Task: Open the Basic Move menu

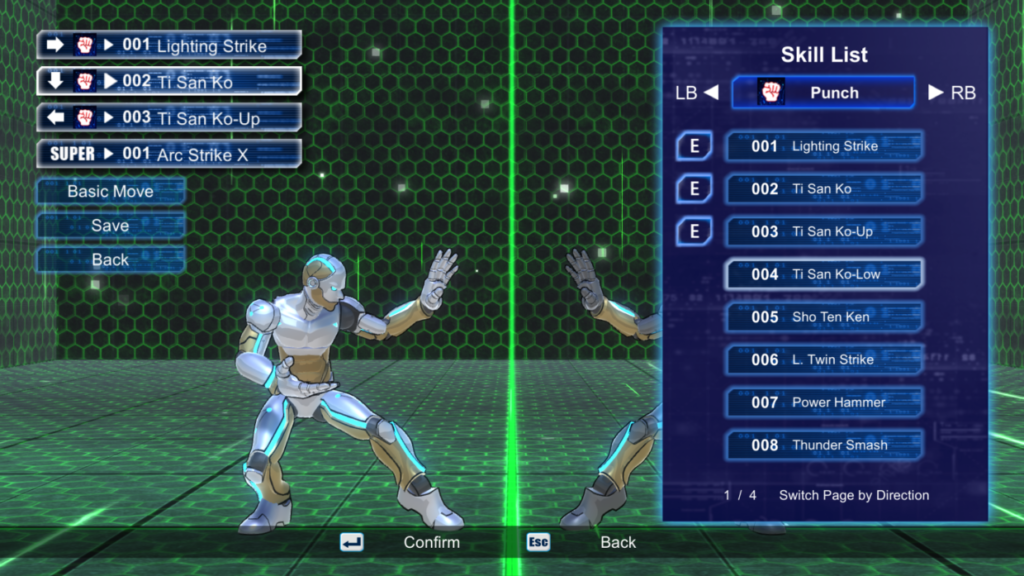Action: click(x=110, y=191)
